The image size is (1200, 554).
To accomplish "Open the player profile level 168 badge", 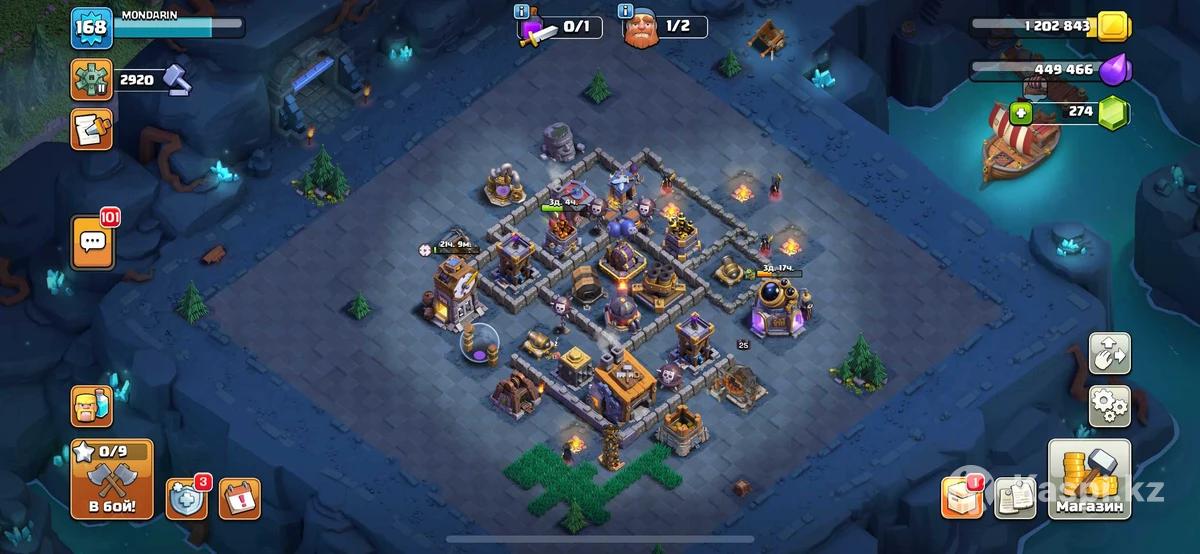I will click(x=90, y=27).
